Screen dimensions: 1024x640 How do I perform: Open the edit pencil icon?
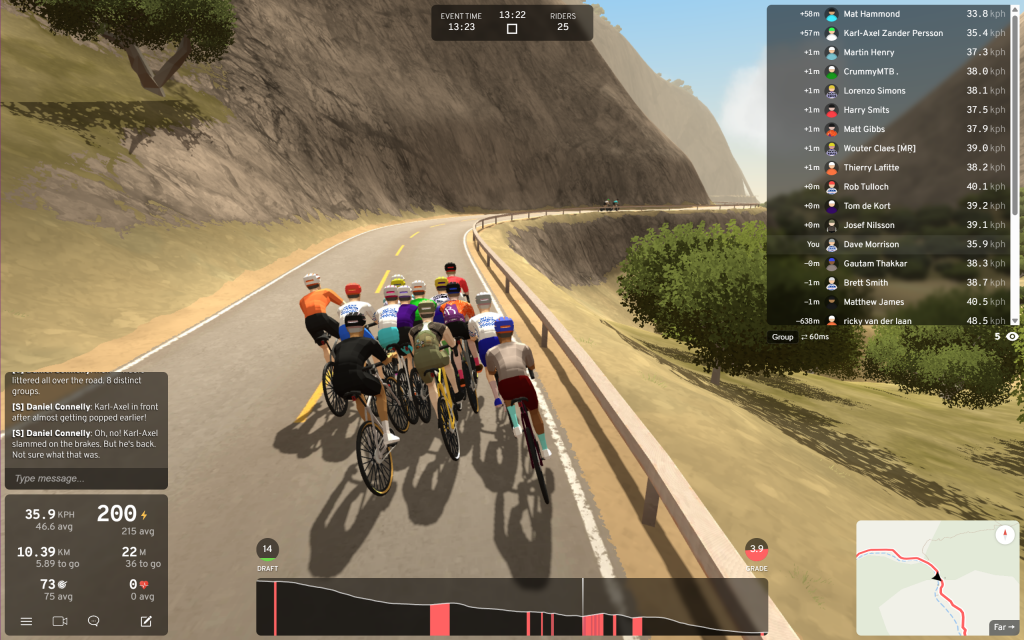pos(146,621)
